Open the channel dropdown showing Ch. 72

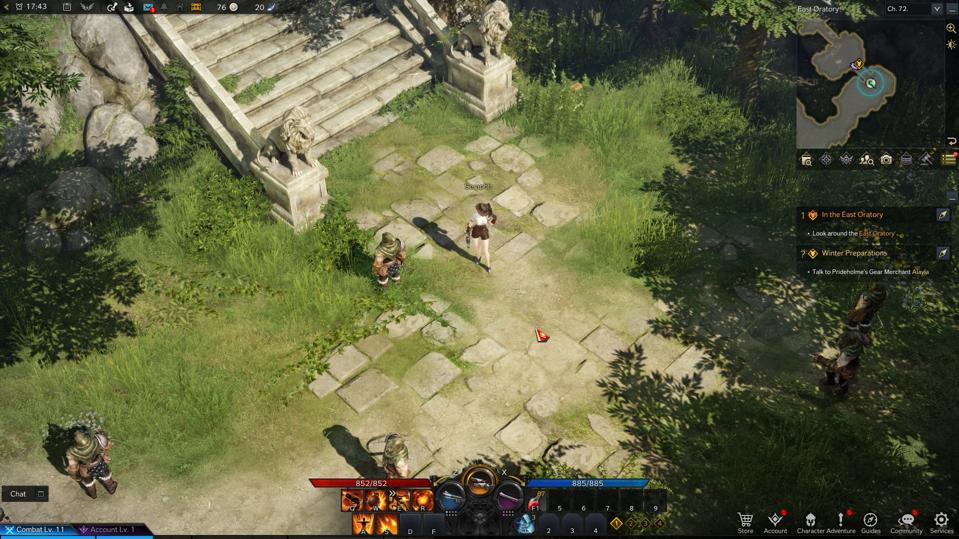click(913, 9)
